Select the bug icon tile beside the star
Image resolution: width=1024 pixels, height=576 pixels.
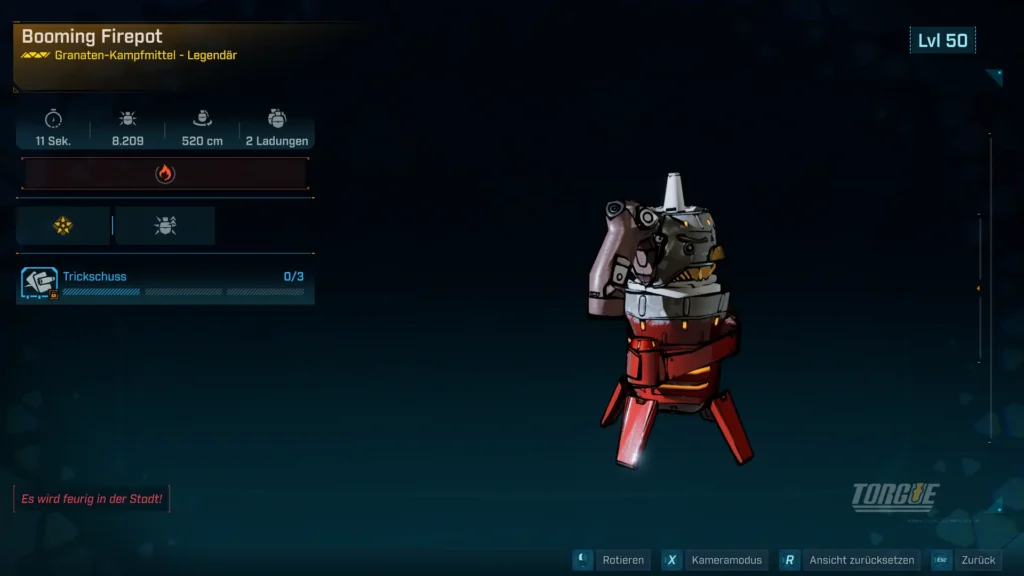point(165,226)
